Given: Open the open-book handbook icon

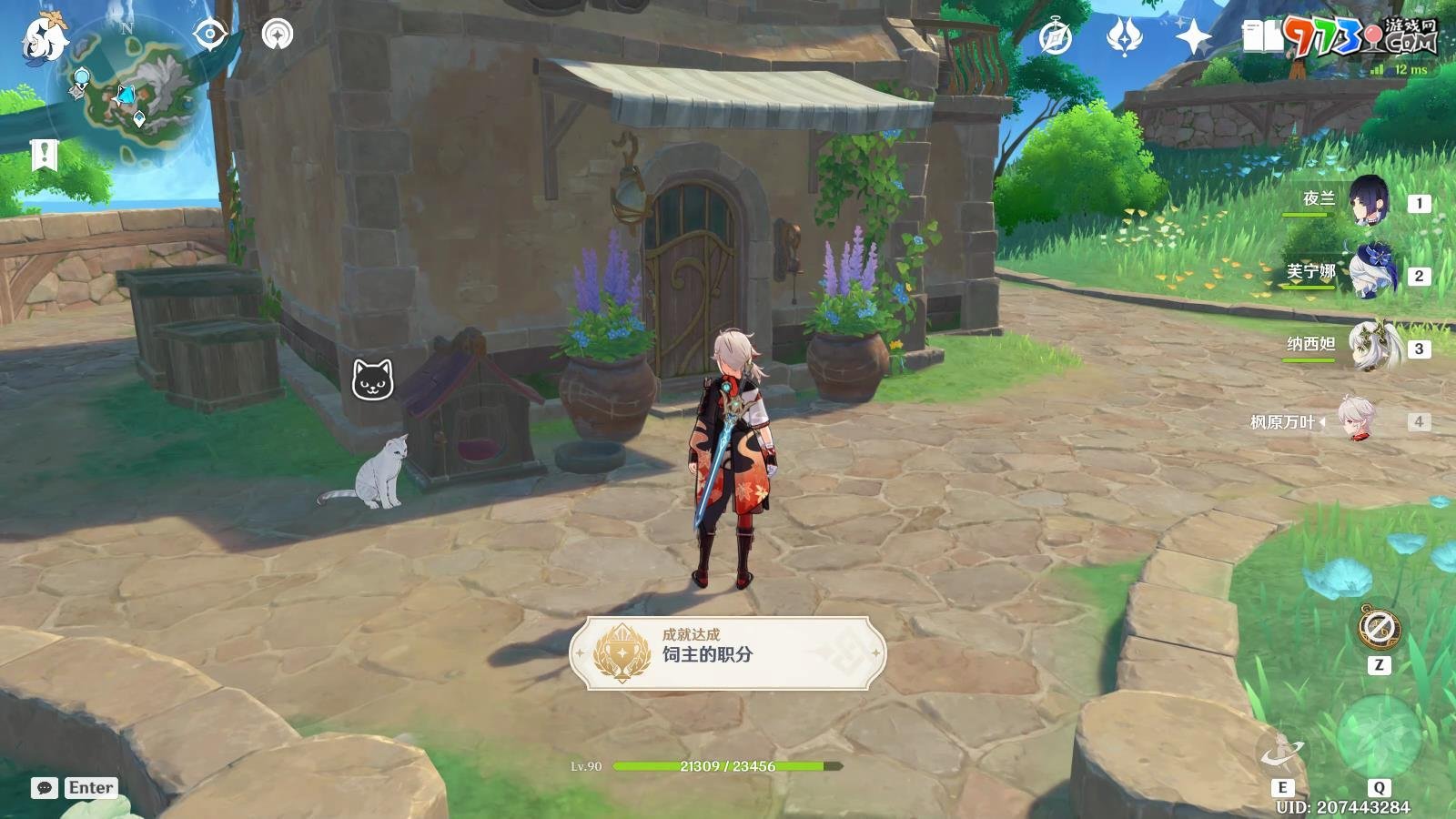Looking at the screenshot, I should pyautogui.click(x=1261, y=37).
